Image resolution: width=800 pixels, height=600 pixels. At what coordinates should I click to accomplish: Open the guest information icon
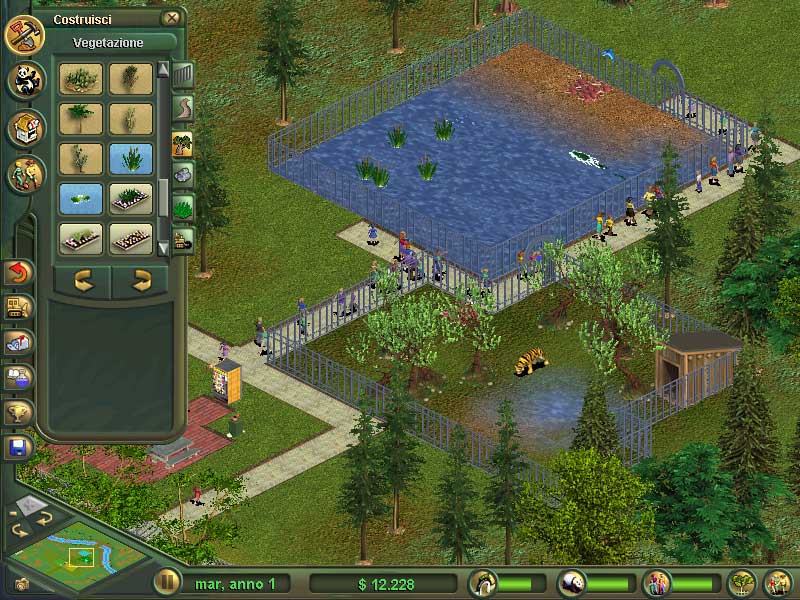tap(657, 582)
